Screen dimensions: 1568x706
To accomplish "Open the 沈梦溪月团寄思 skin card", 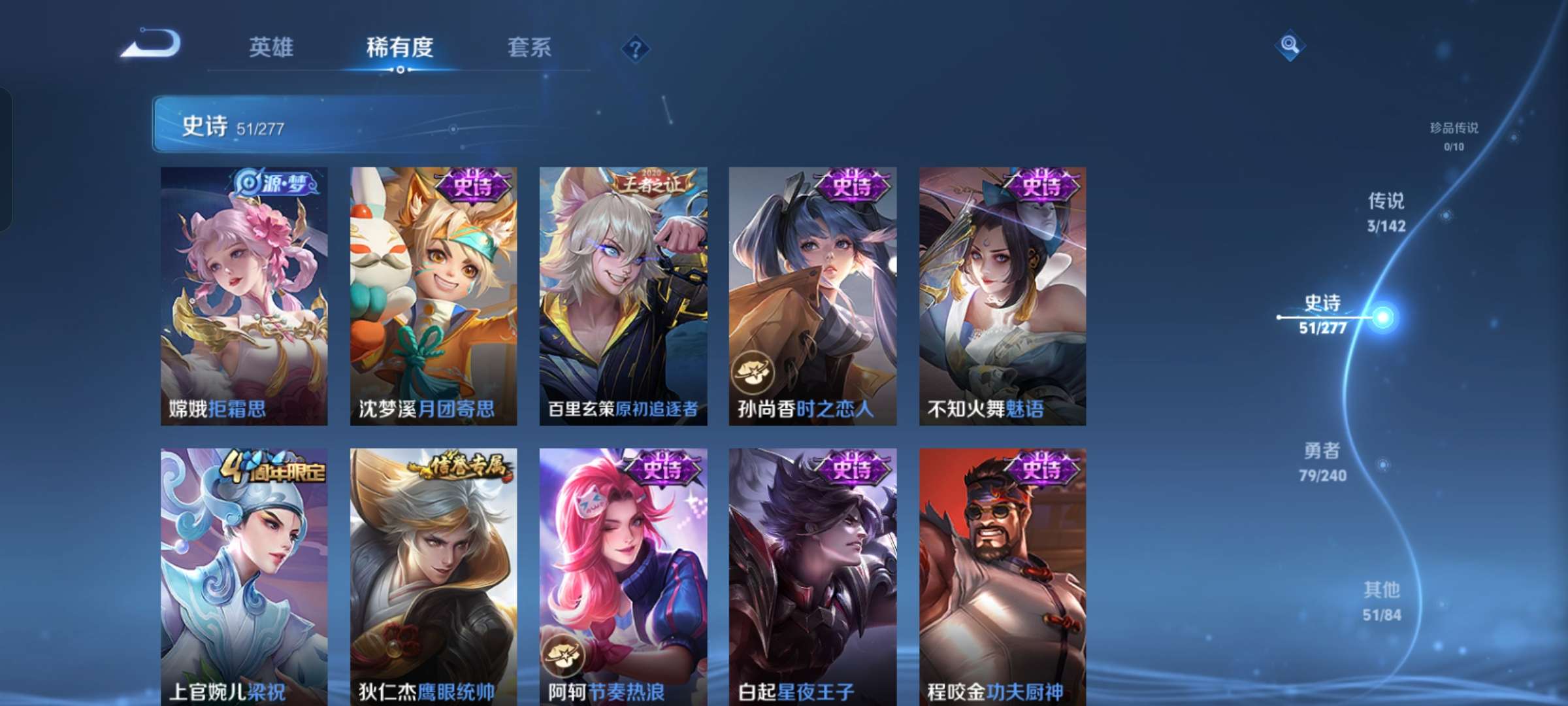I will (x=433, y=294).
